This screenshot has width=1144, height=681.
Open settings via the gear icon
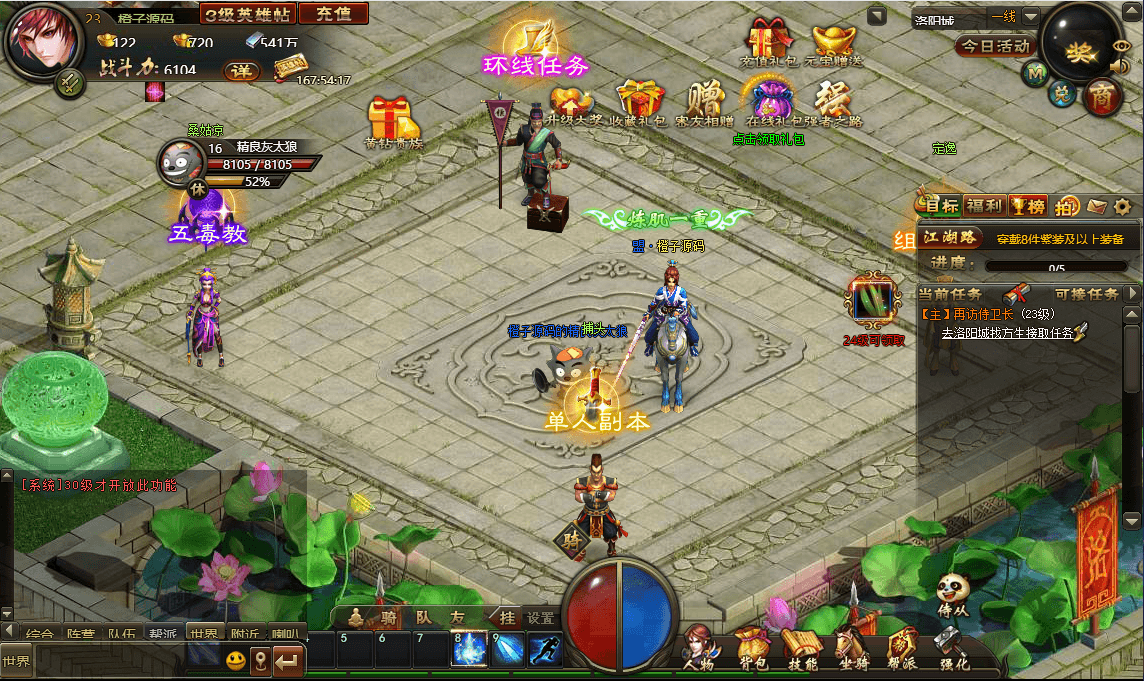tap(1123, 207)
